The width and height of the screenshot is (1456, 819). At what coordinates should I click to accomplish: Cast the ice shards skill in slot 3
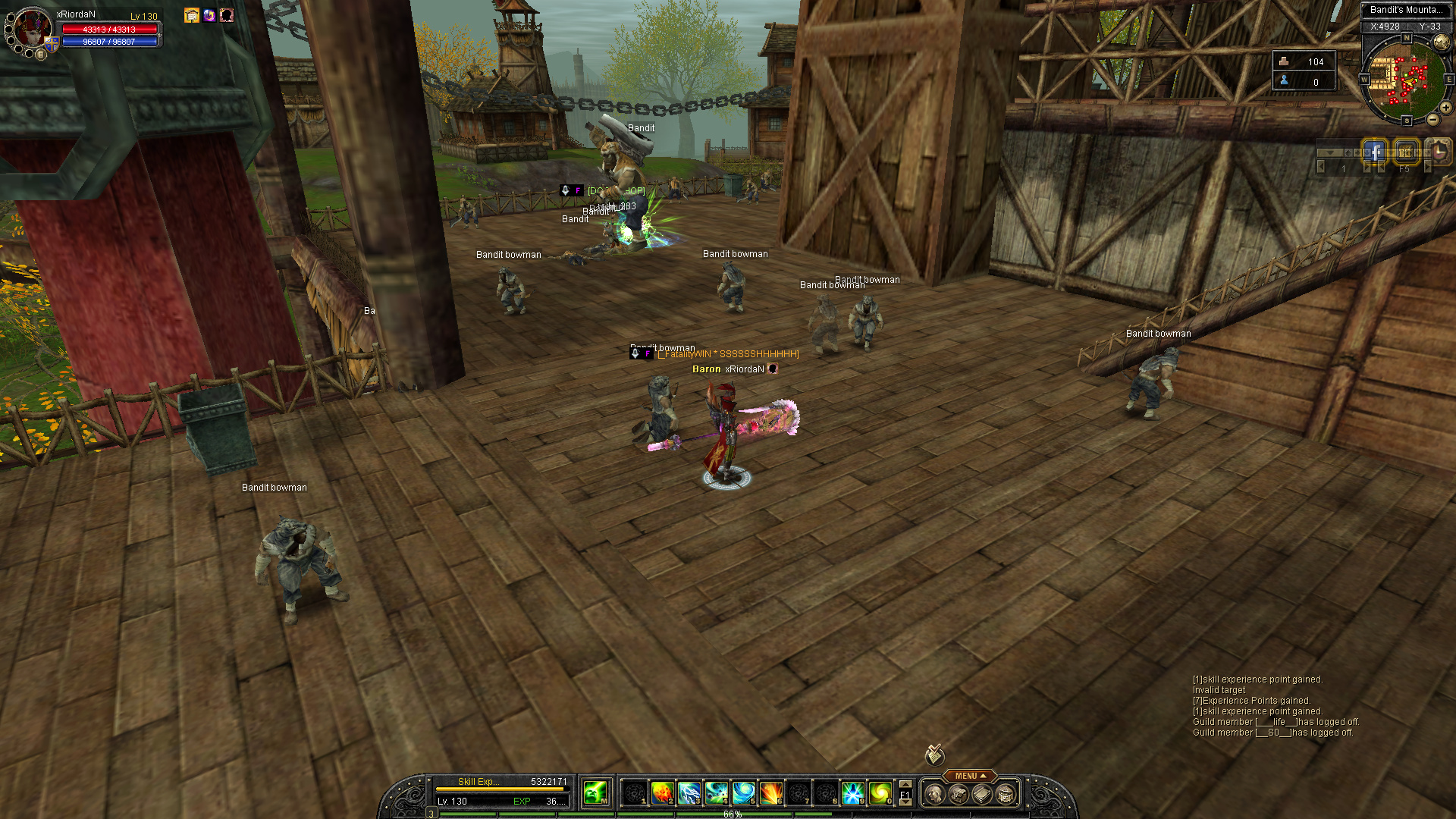689,793
